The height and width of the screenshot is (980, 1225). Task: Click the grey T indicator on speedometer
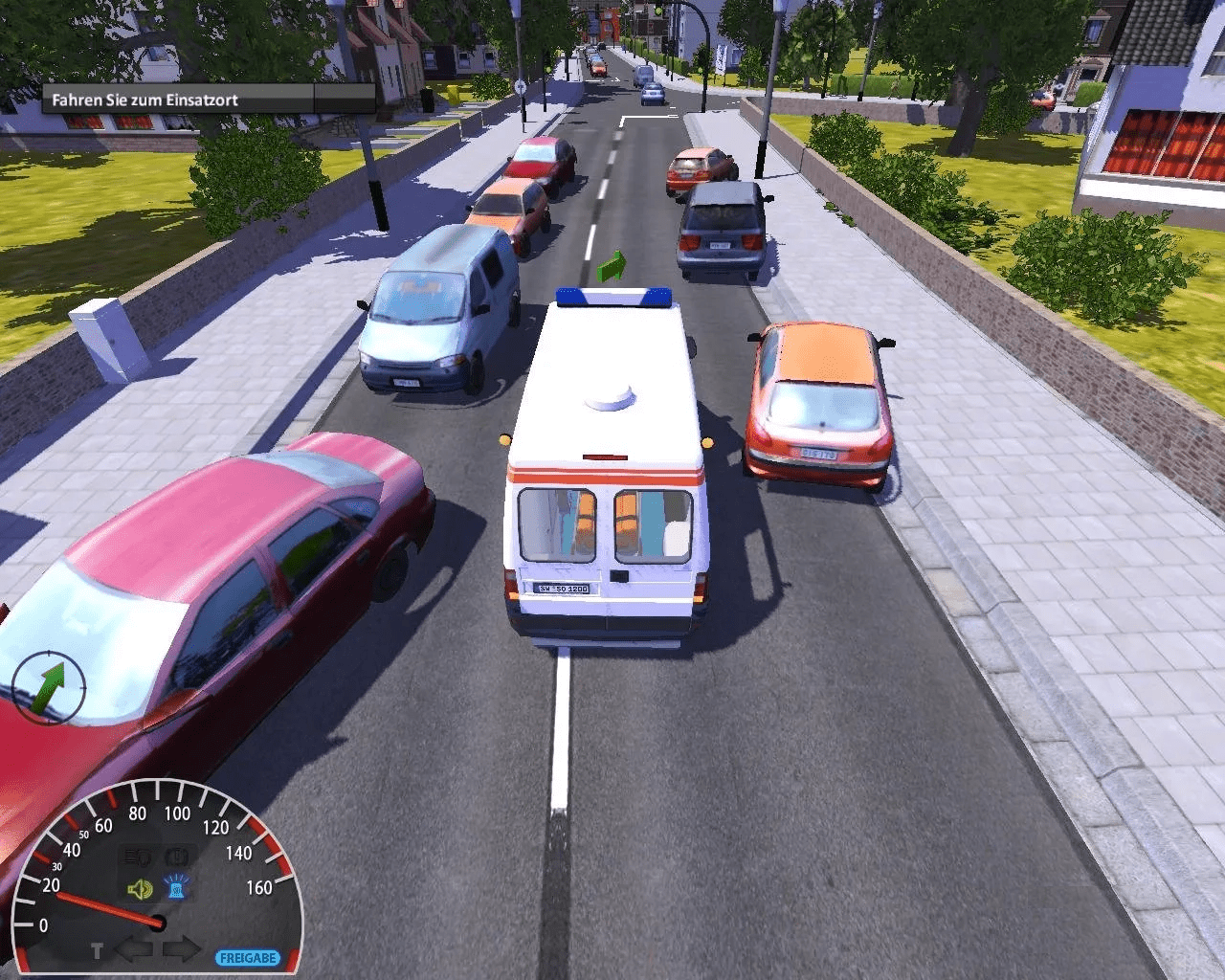(x=97, y=950)
